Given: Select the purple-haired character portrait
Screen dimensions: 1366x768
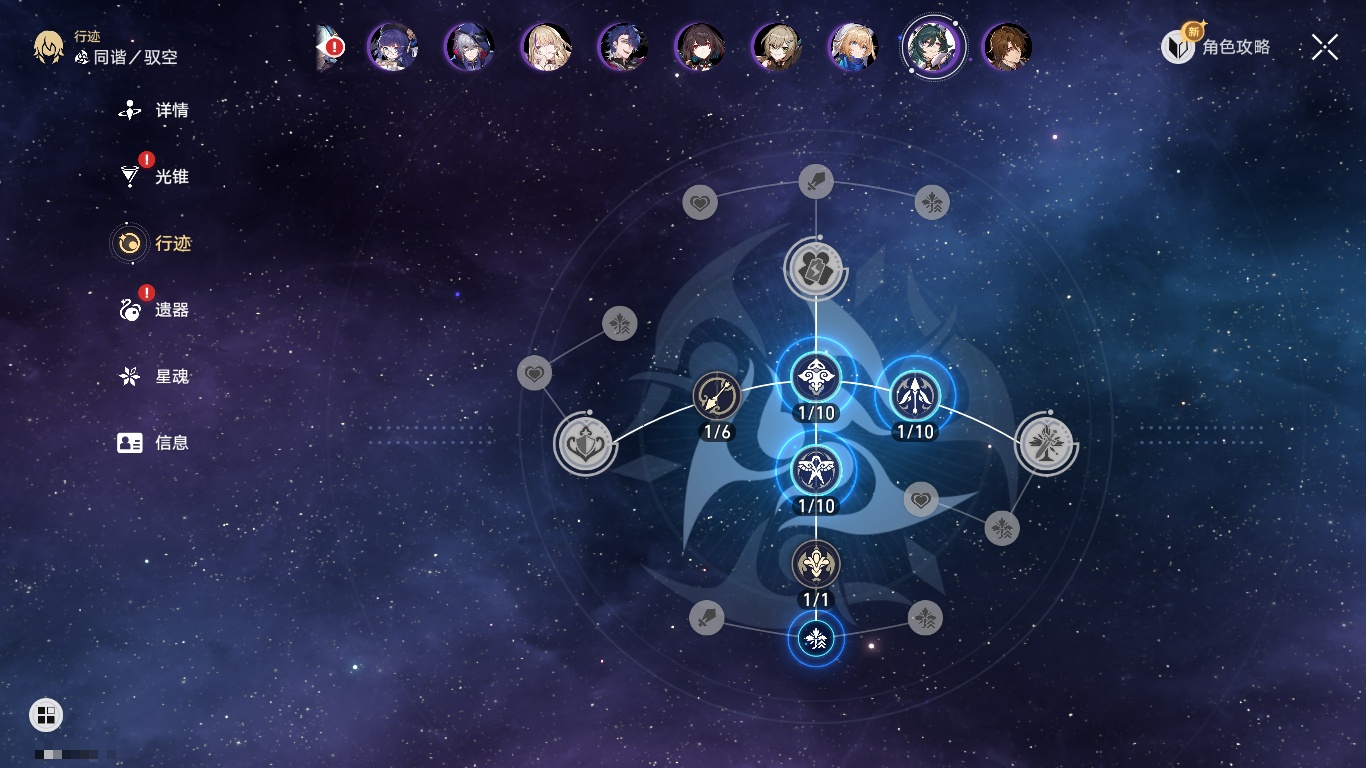Looking at the screenshot, I should [x=392, y=47].
